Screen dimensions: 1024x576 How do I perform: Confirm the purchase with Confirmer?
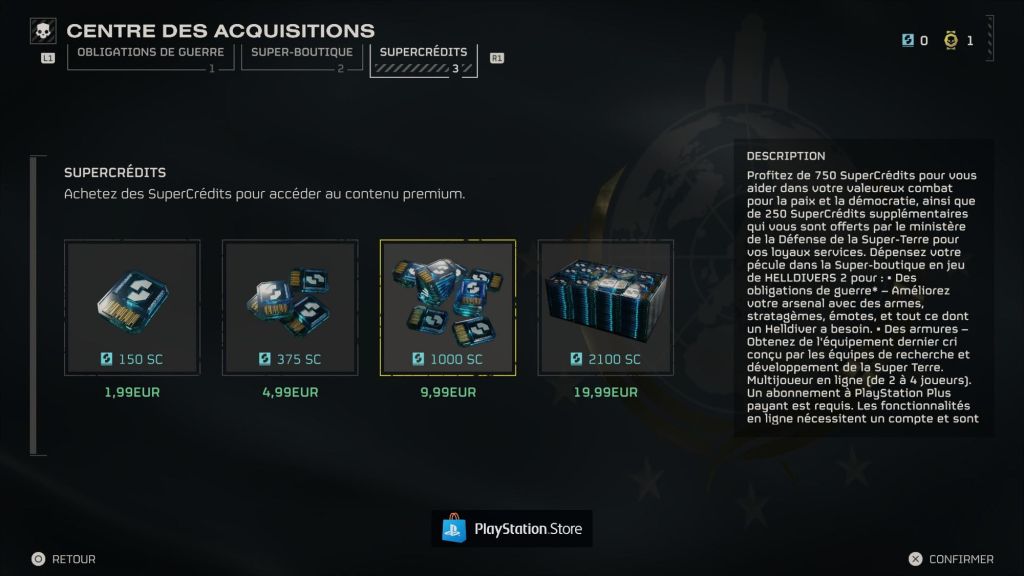(951, 560)
